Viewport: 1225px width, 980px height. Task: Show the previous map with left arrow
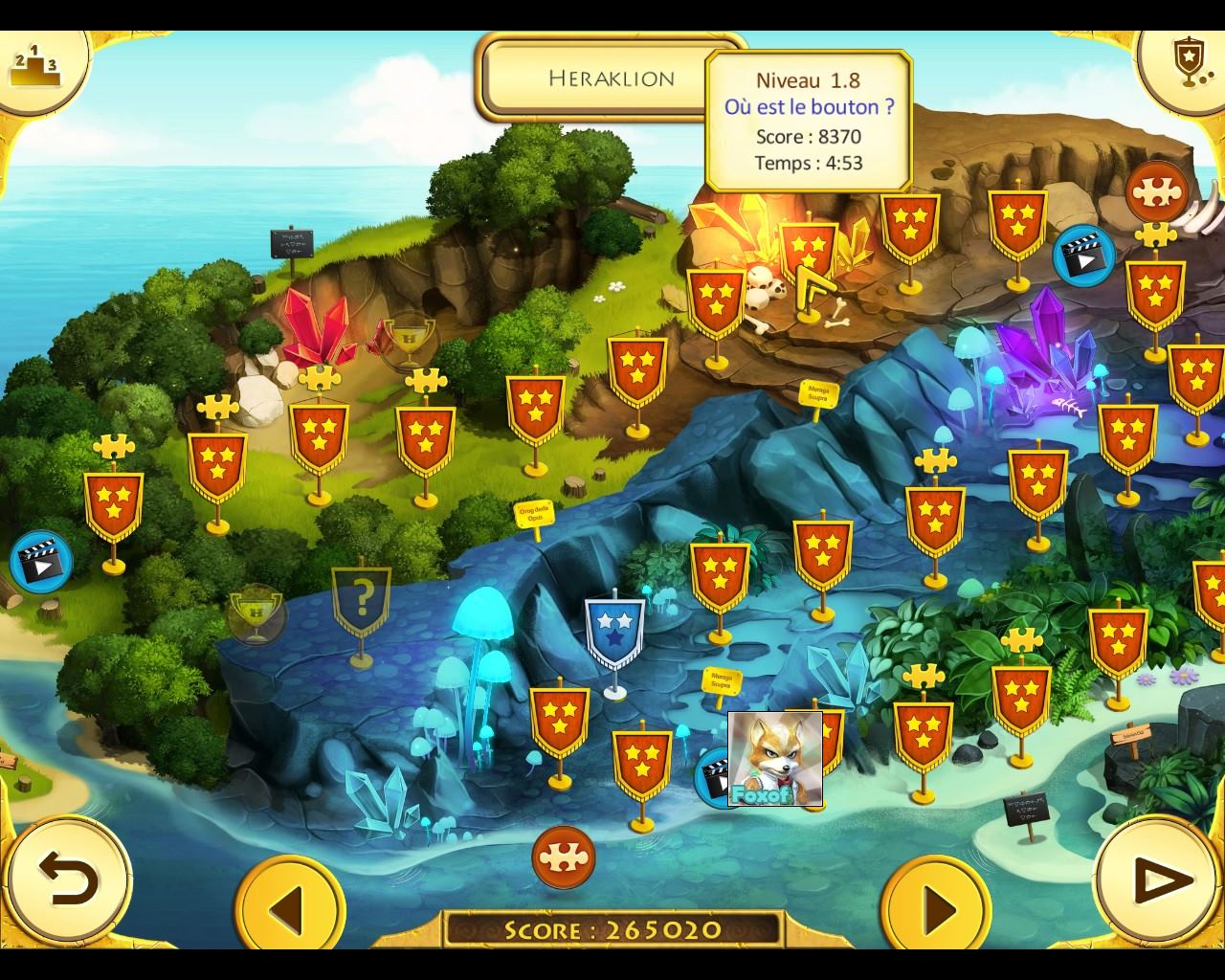[x=289, y=905]
